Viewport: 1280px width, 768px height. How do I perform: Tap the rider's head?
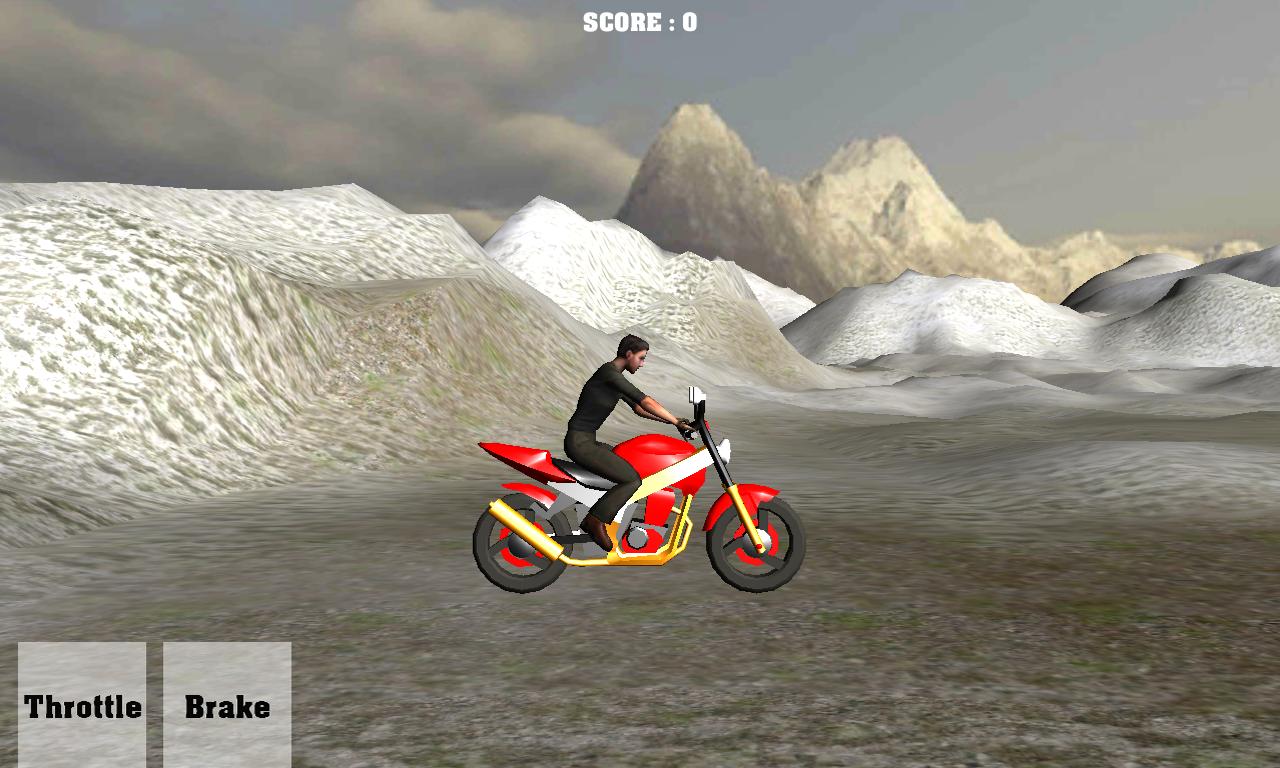pos(632,355)
